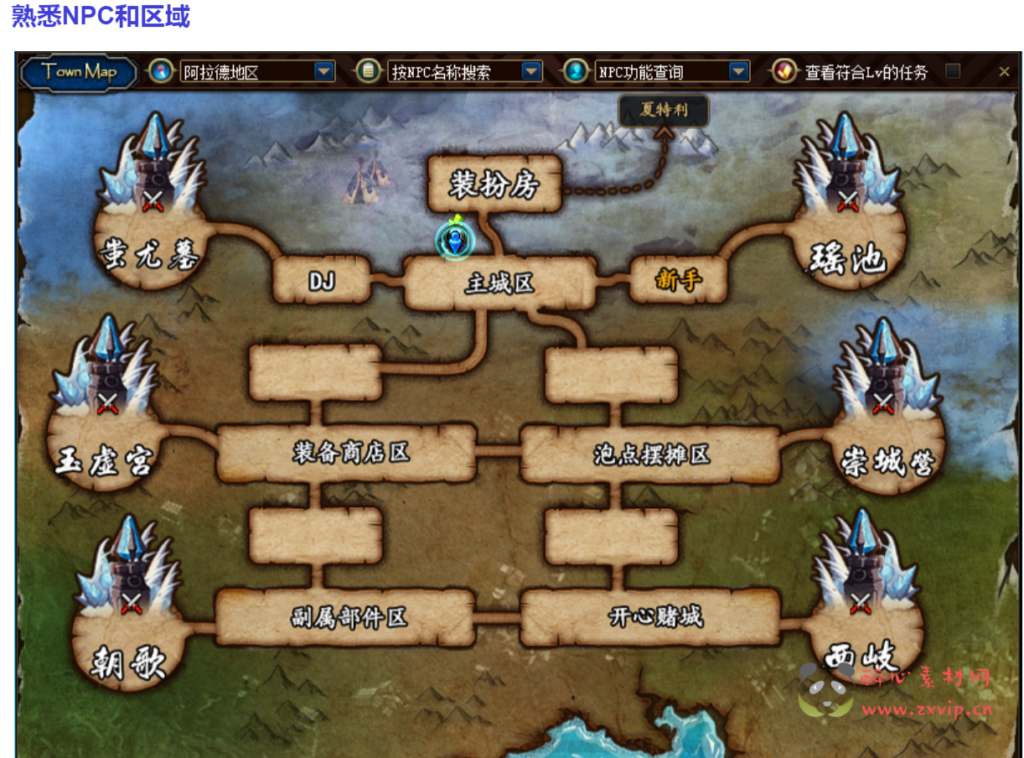Click the Town Map title button
Image resolution: width=1024 pixels, height=758 pixels.
pyautogui.click(x=80, y=71)
